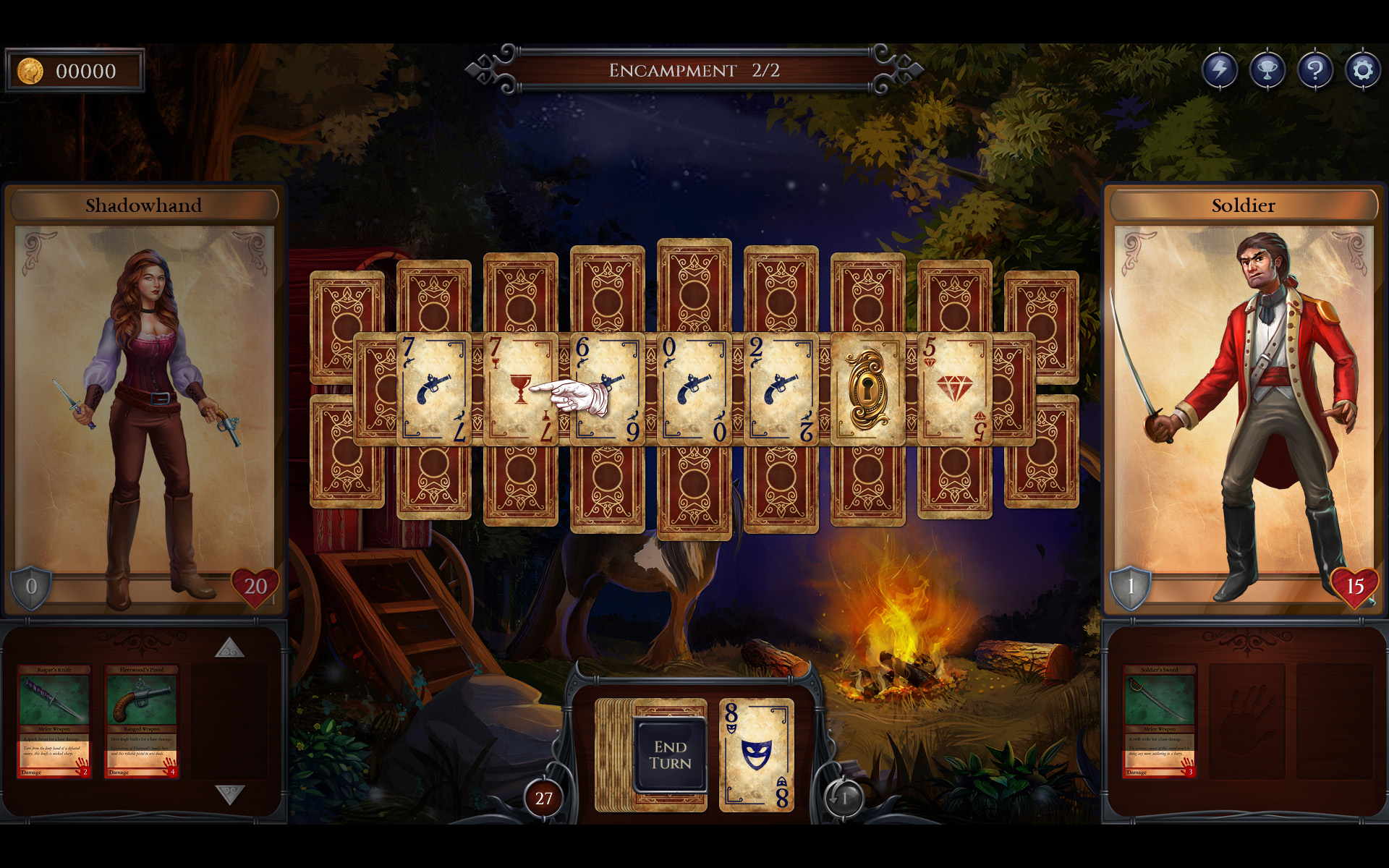Click the gold coin currency icon
Image resolution: width=1389 pixels, height=868 pixels.
tap(30, 70)
